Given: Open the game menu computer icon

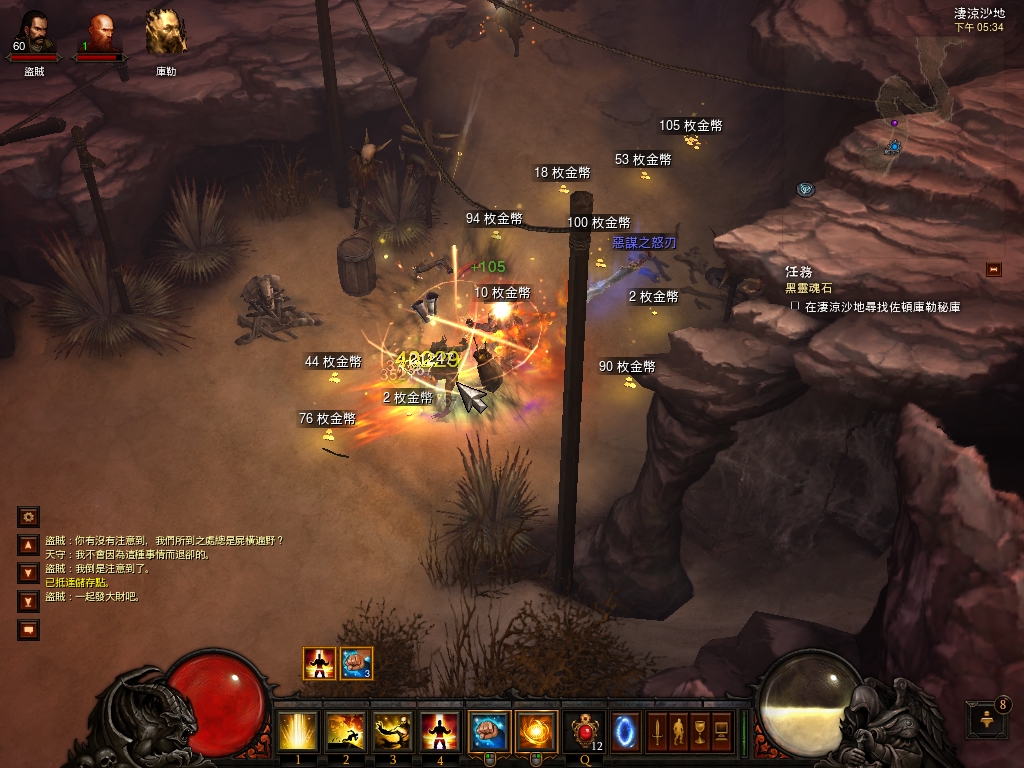Looking at the screenshot, I should pos(721,731).
